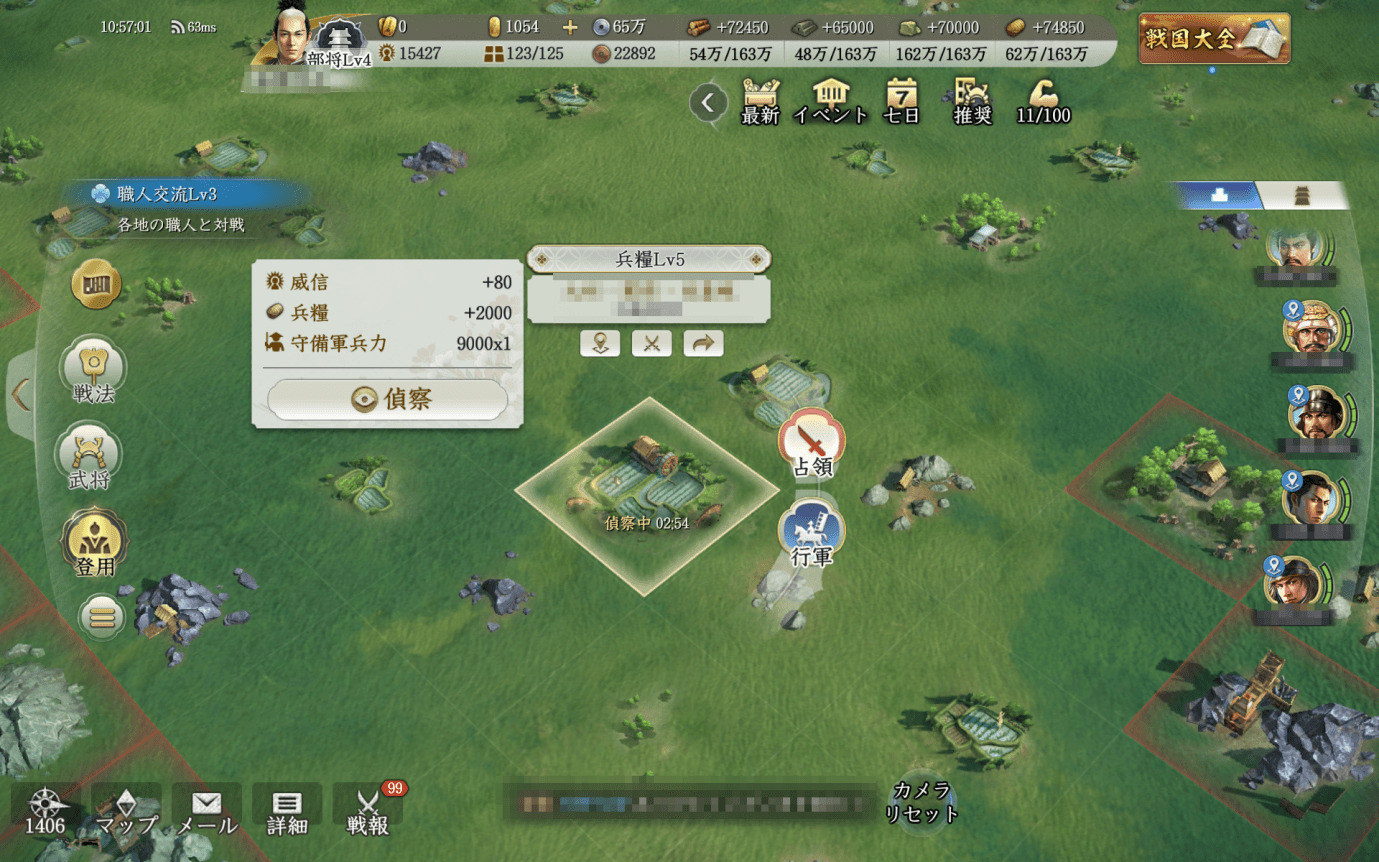Choose 占領 to occupy the tile

click(x=812, y=445)
